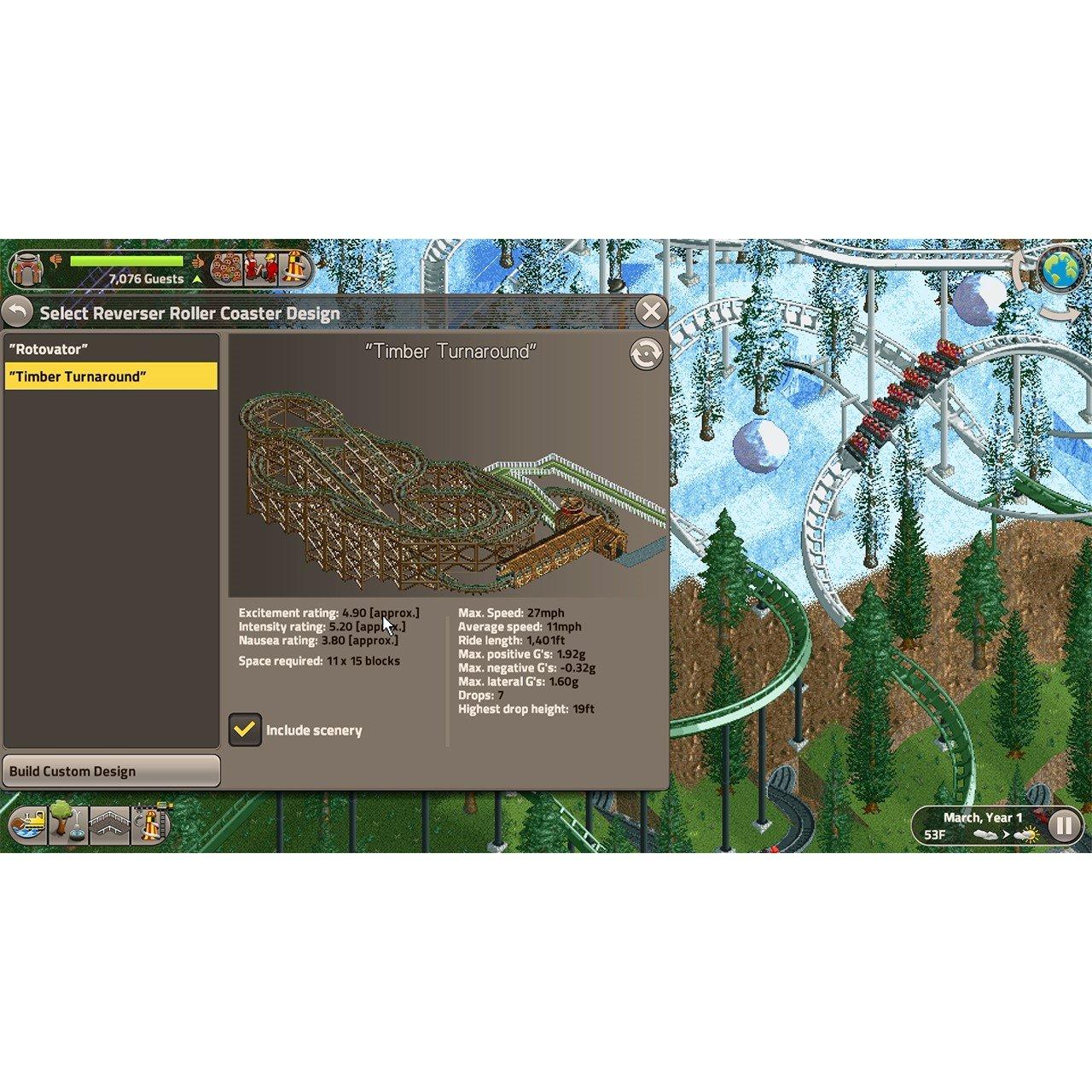Click the Build Custom Design button
The height and width of the screenshot is (1092, 1092).
pos(111,770)
